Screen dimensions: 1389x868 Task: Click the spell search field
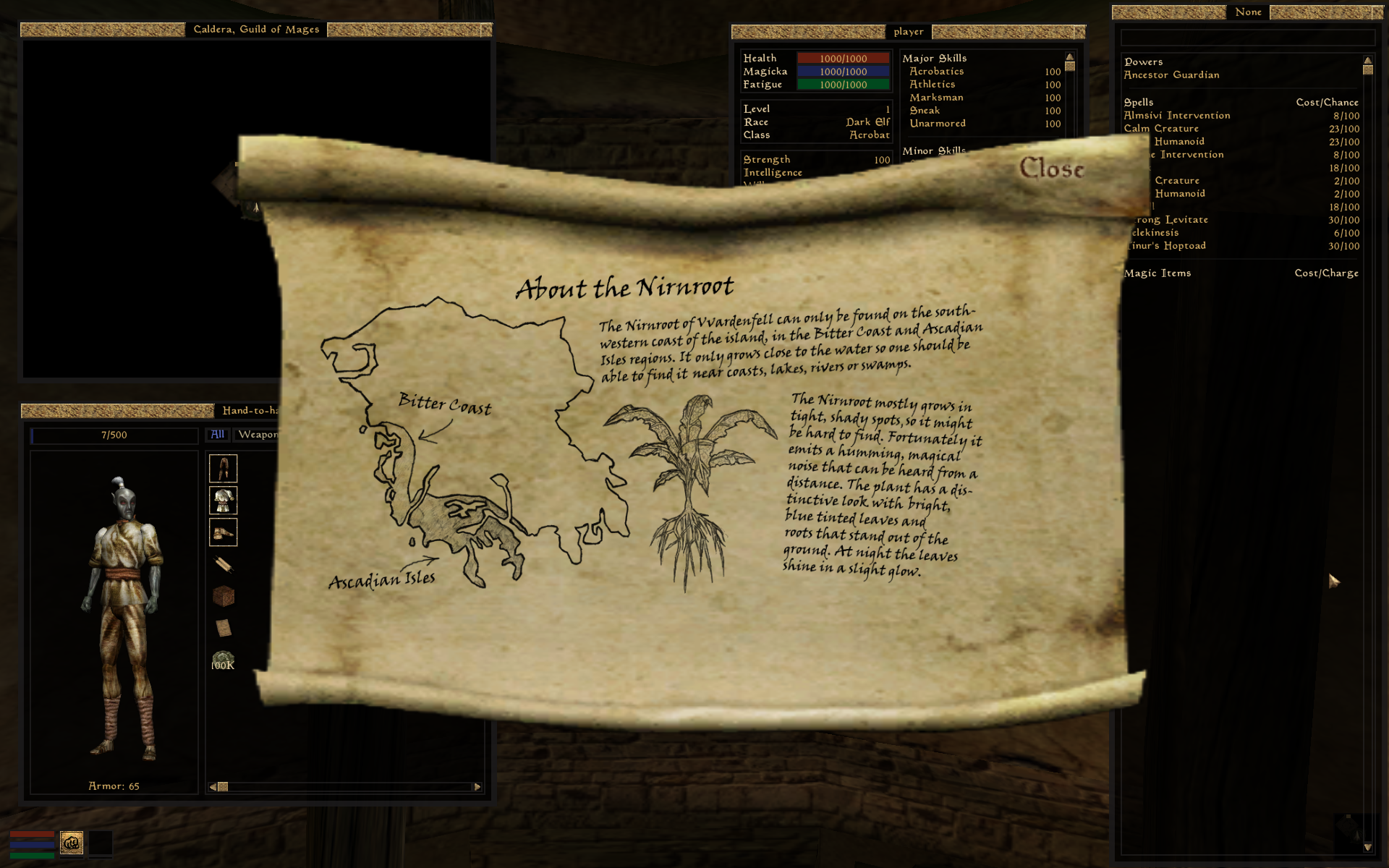1247,37
